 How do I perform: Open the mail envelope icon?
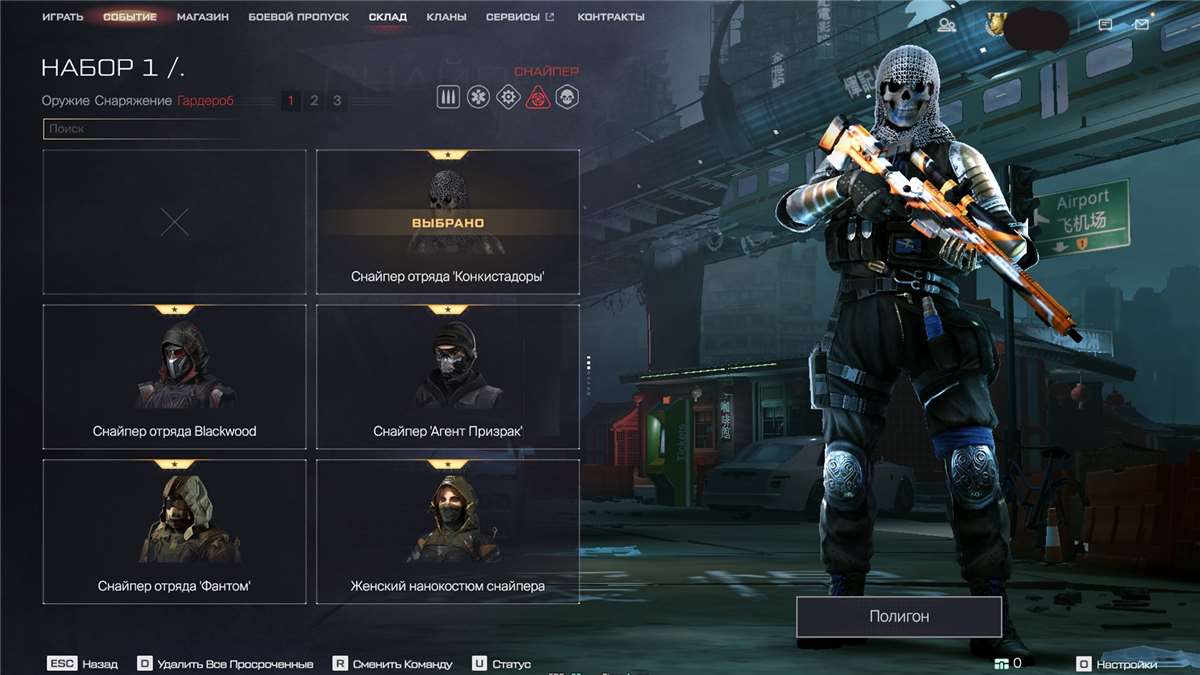1141,25
